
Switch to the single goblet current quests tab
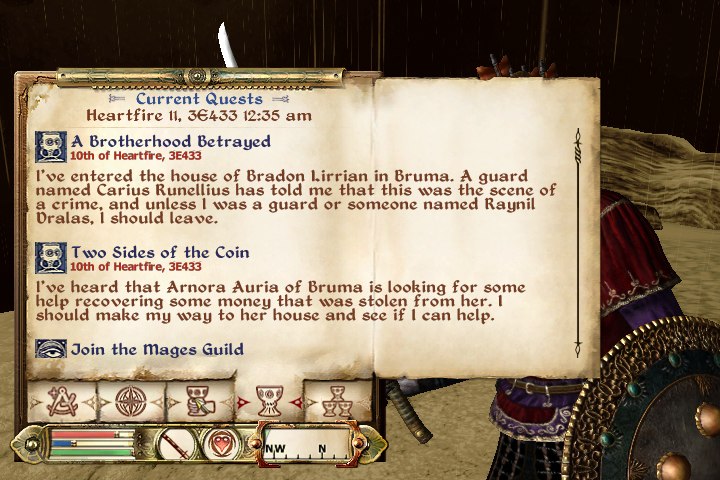click(267, 401)
